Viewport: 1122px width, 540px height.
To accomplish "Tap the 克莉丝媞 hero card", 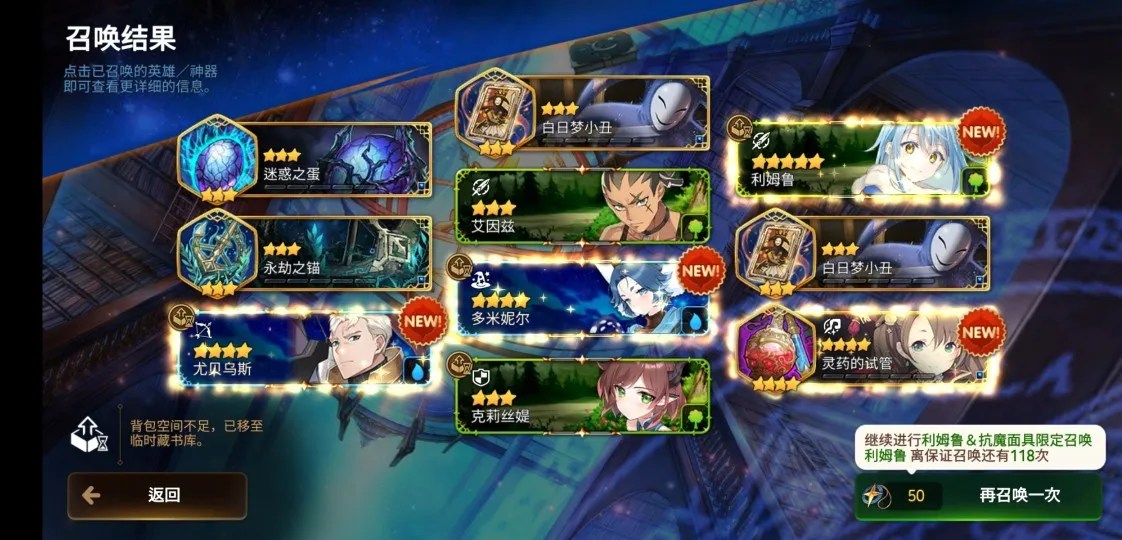I will point(583,397).
